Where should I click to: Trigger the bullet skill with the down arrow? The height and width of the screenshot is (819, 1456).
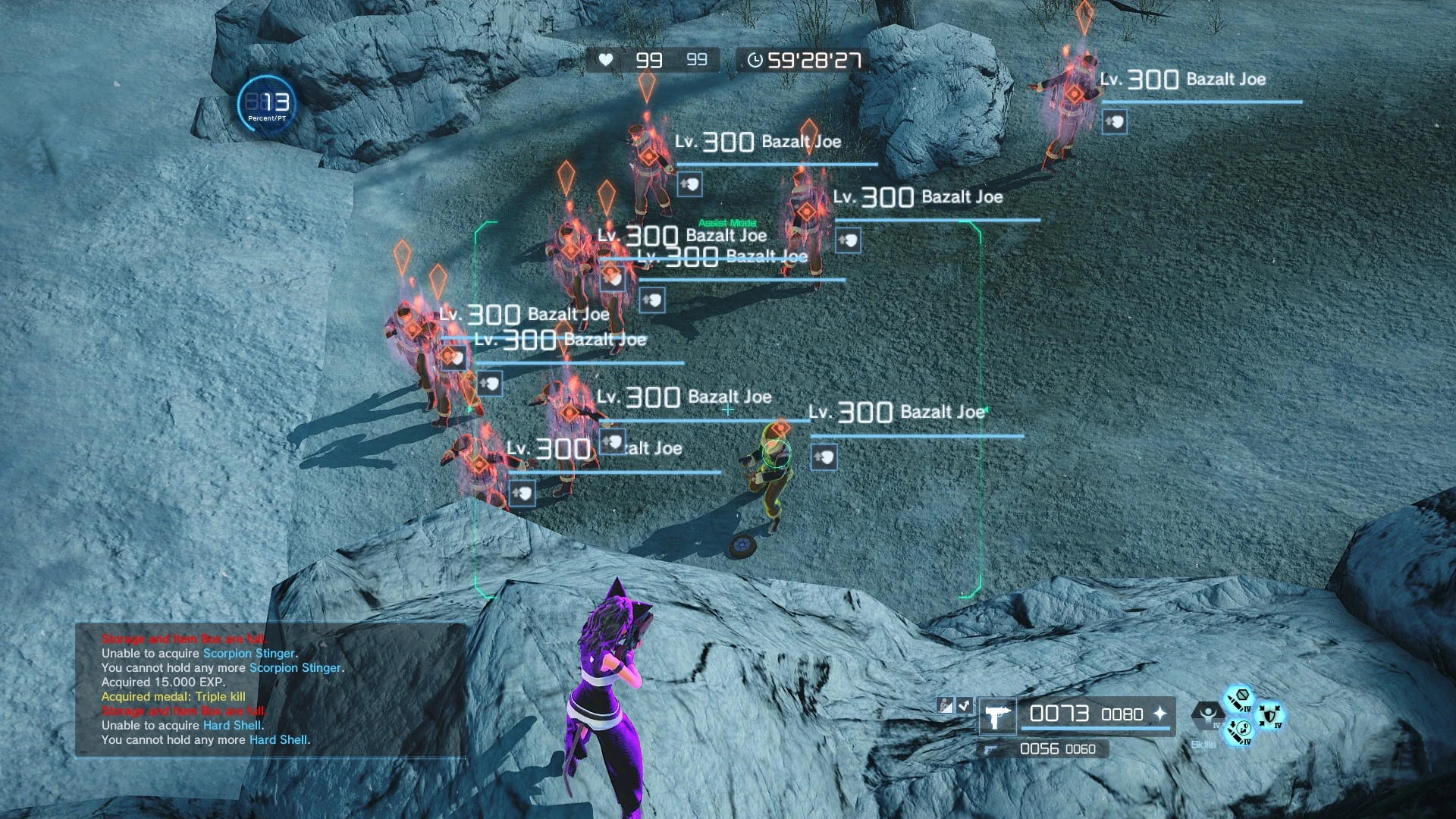[1238, 732]
